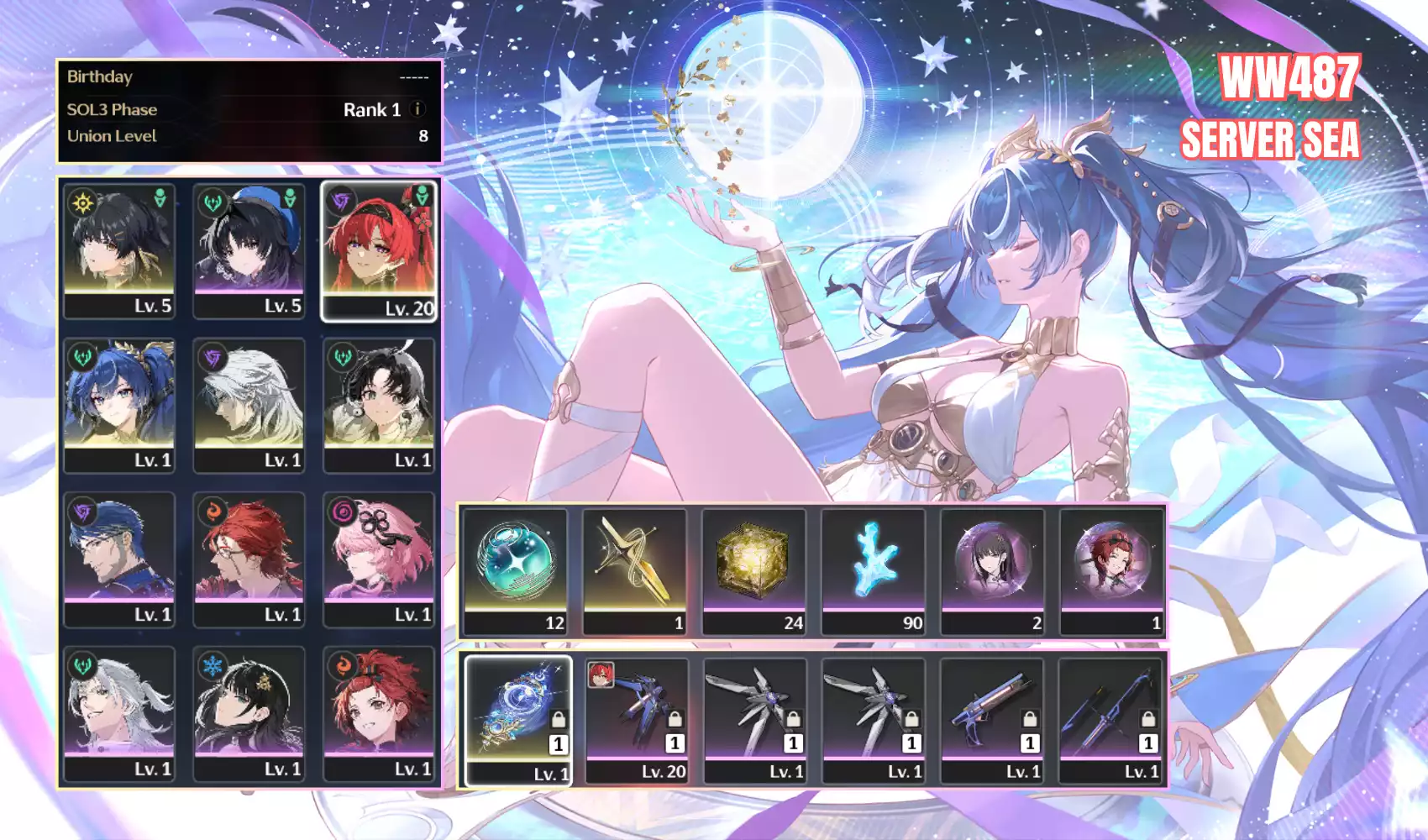Viewport: 1428px width, 840px height.
Task: Open the info icon beside Rank 1
Action: pos(417,109)
